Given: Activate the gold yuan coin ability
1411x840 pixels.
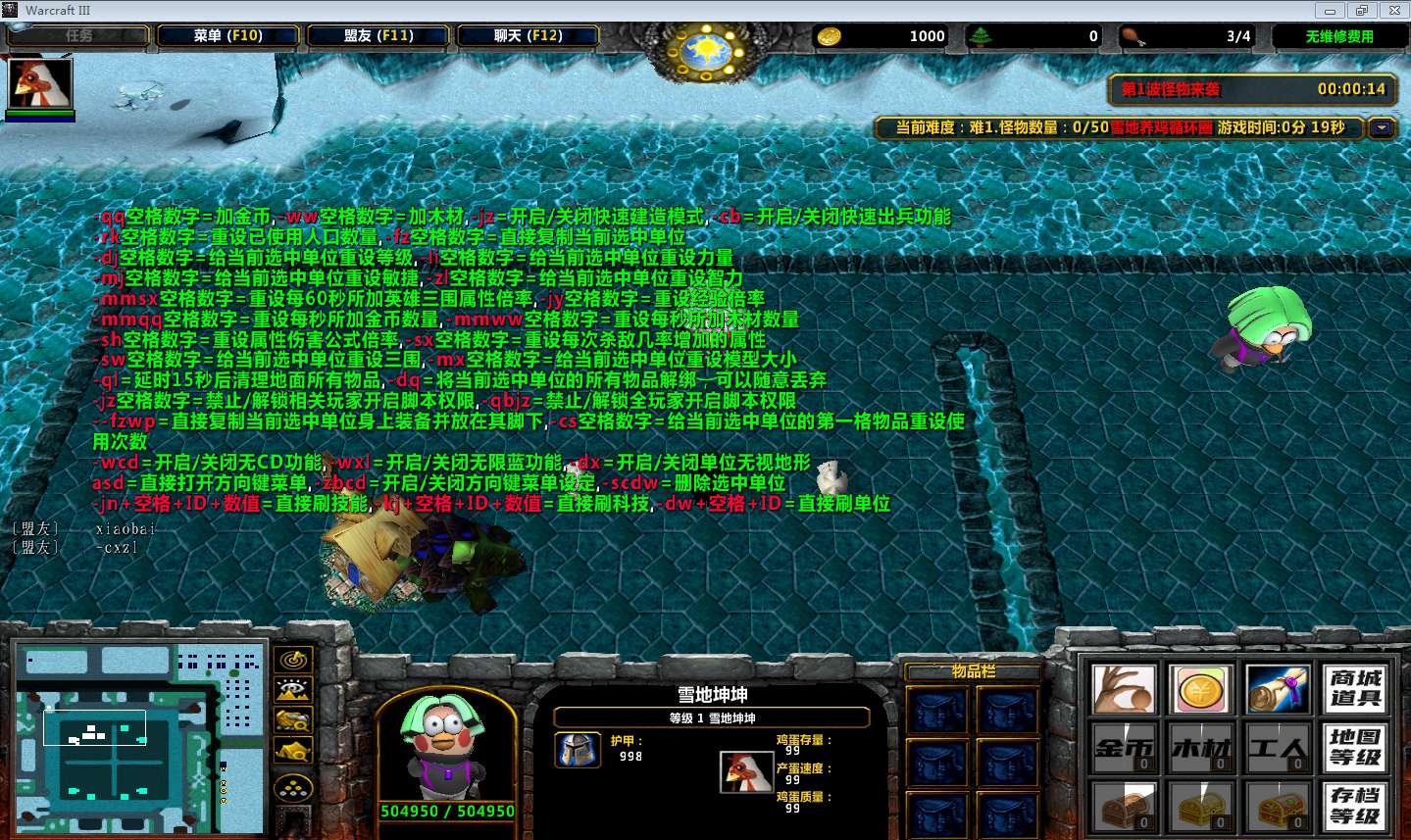Looking at the screenshot, I should pyautogui.click(x=1200, y=690).
